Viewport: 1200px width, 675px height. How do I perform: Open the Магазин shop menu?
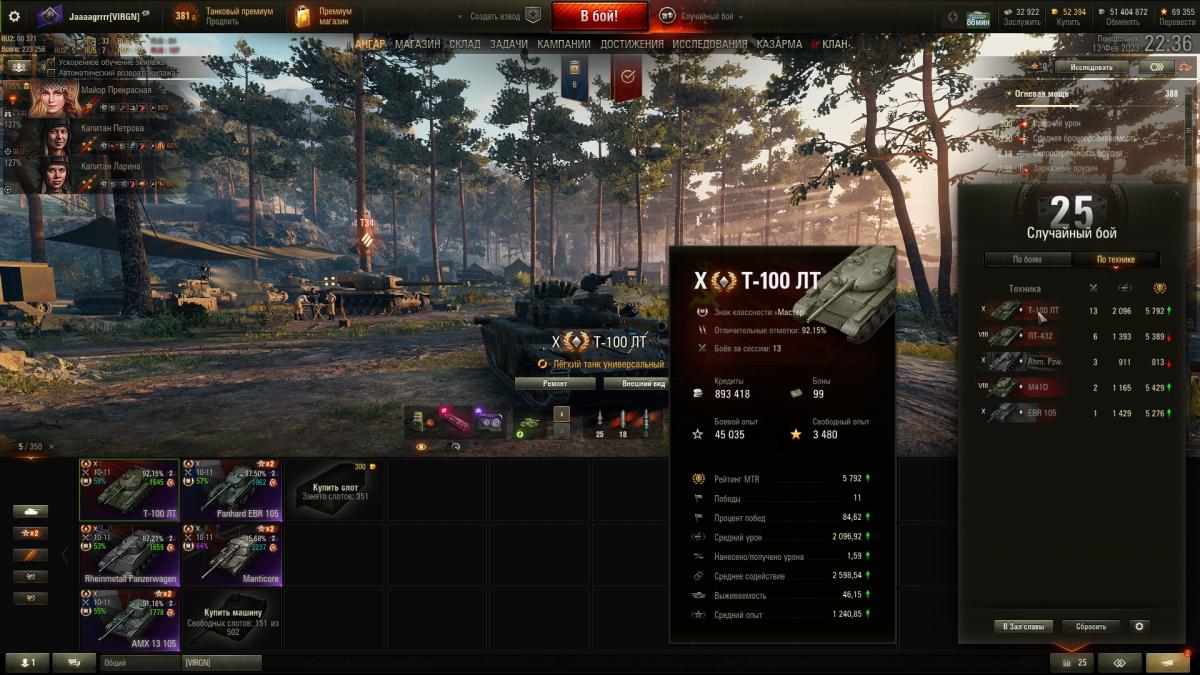pos(418,44)
